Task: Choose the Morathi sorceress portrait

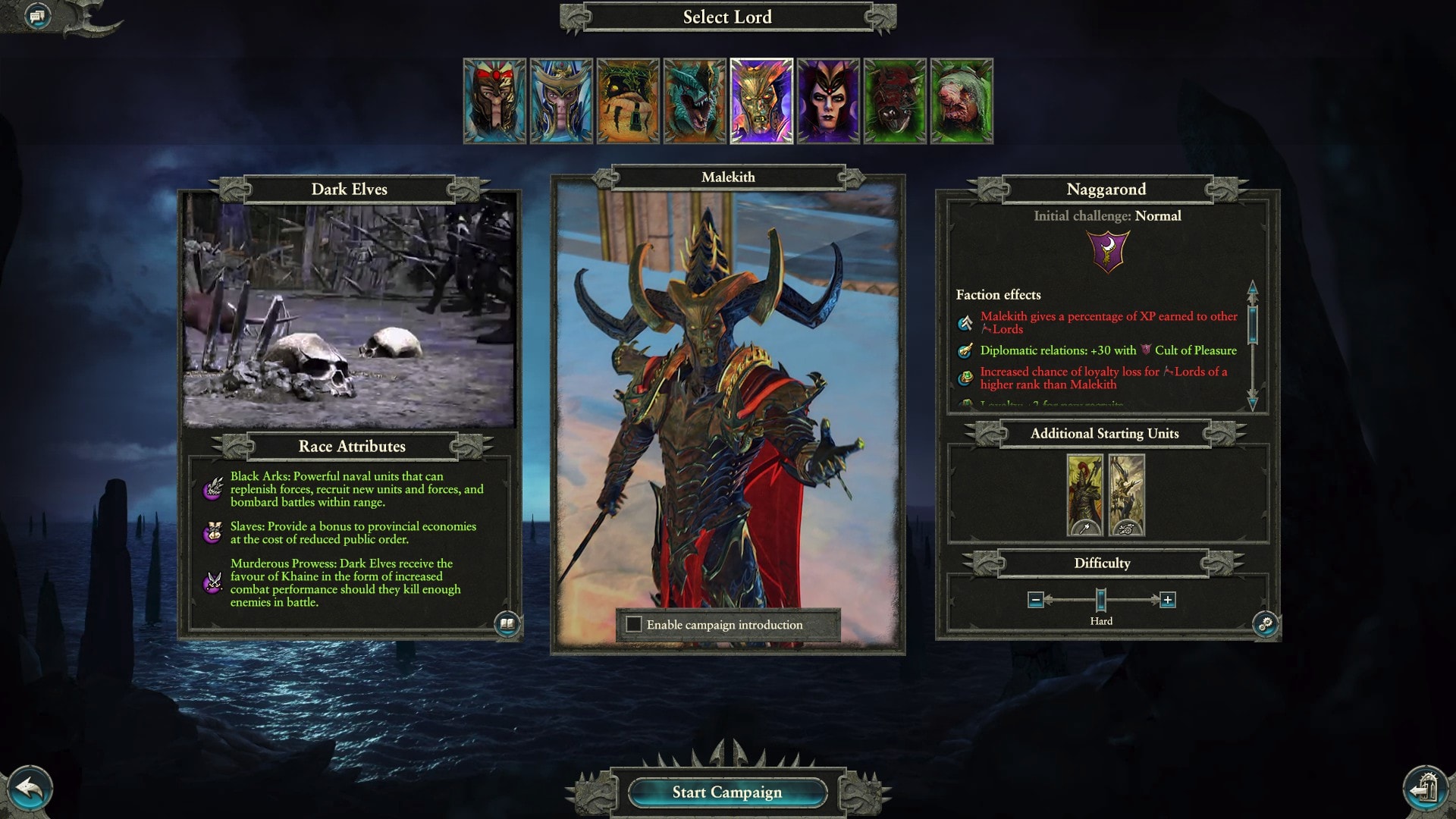Action: (x=828, y=101)
